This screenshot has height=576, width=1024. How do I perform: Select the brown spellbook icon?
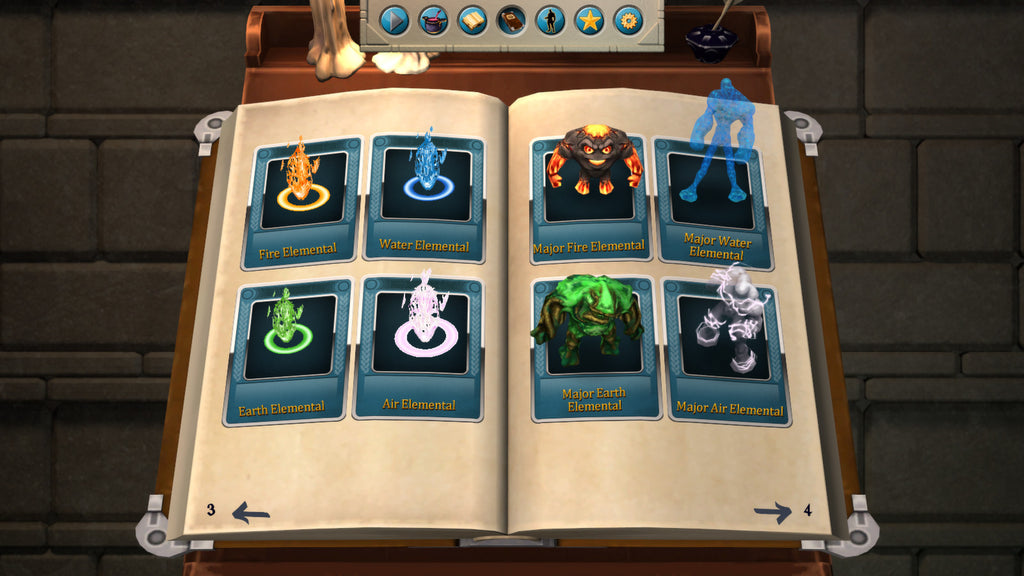511,20
